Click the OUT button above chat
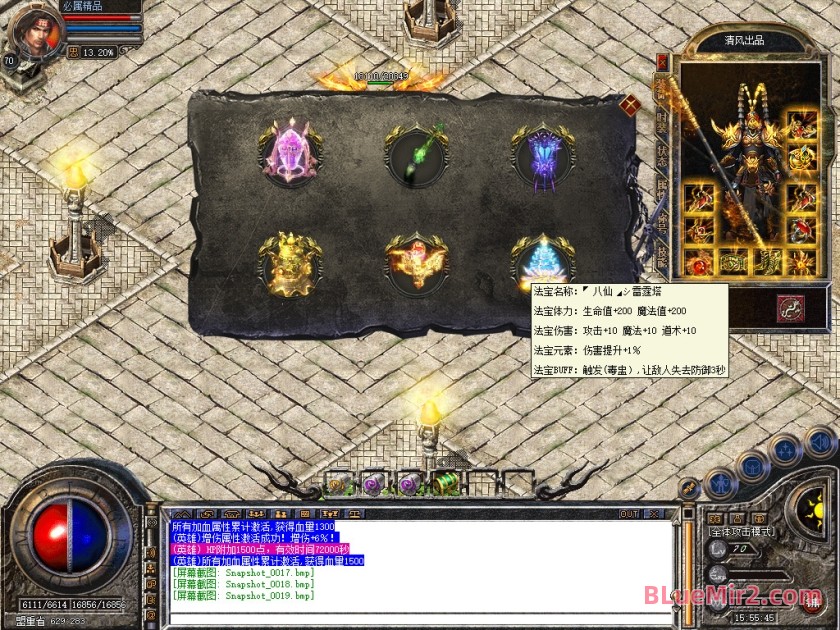This screenshot has height=630, width=840. 628,514
